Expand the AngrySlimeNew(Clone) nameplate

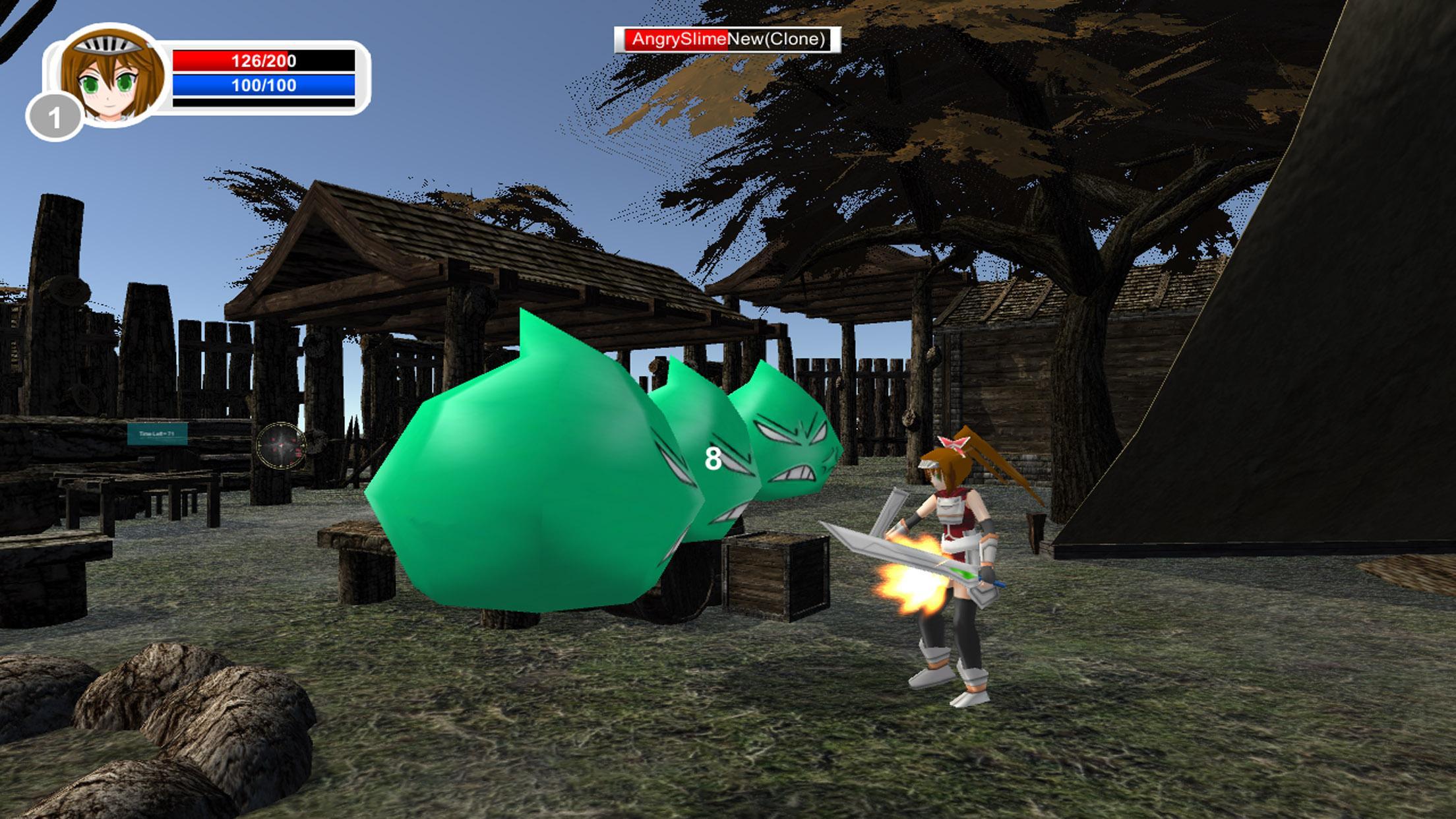[x=727, y=40]
